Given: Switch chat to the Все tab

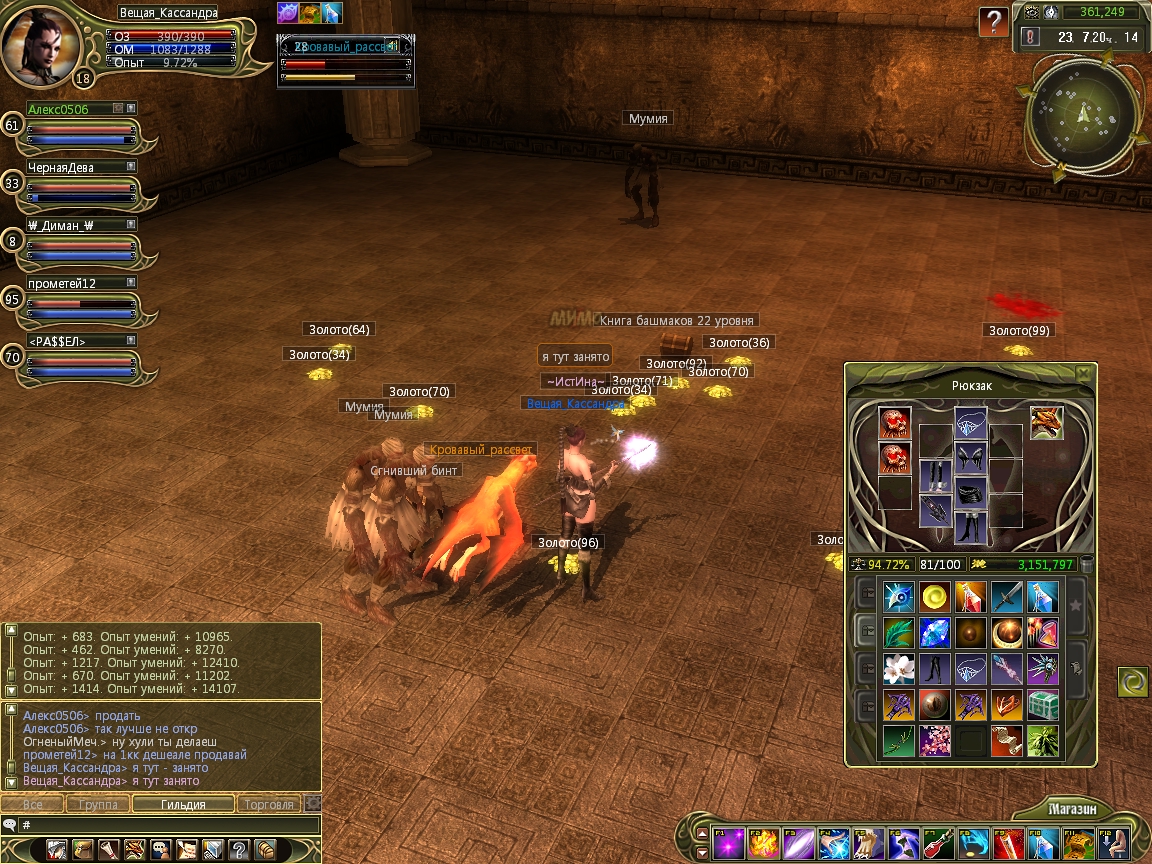Looking at the screenshot, I should click(33, 804).
